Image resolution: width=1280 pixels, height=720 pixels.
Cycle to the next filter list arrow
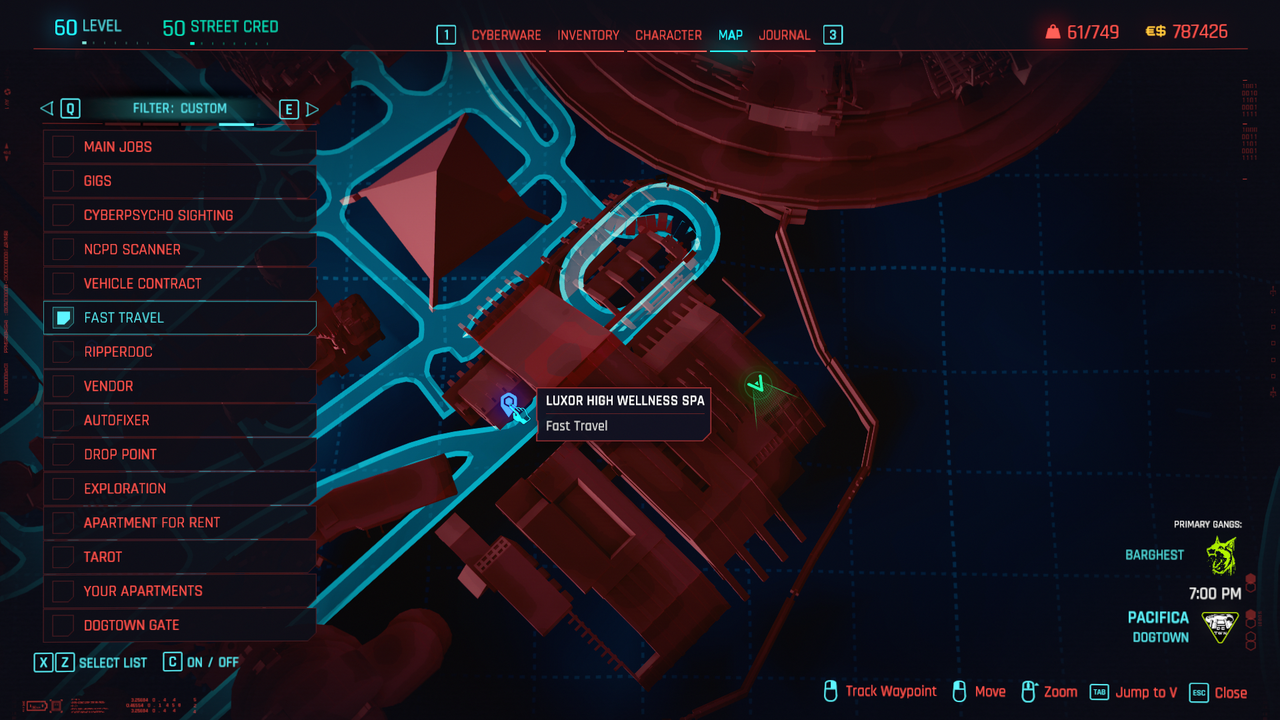click(x=312, y=109)
